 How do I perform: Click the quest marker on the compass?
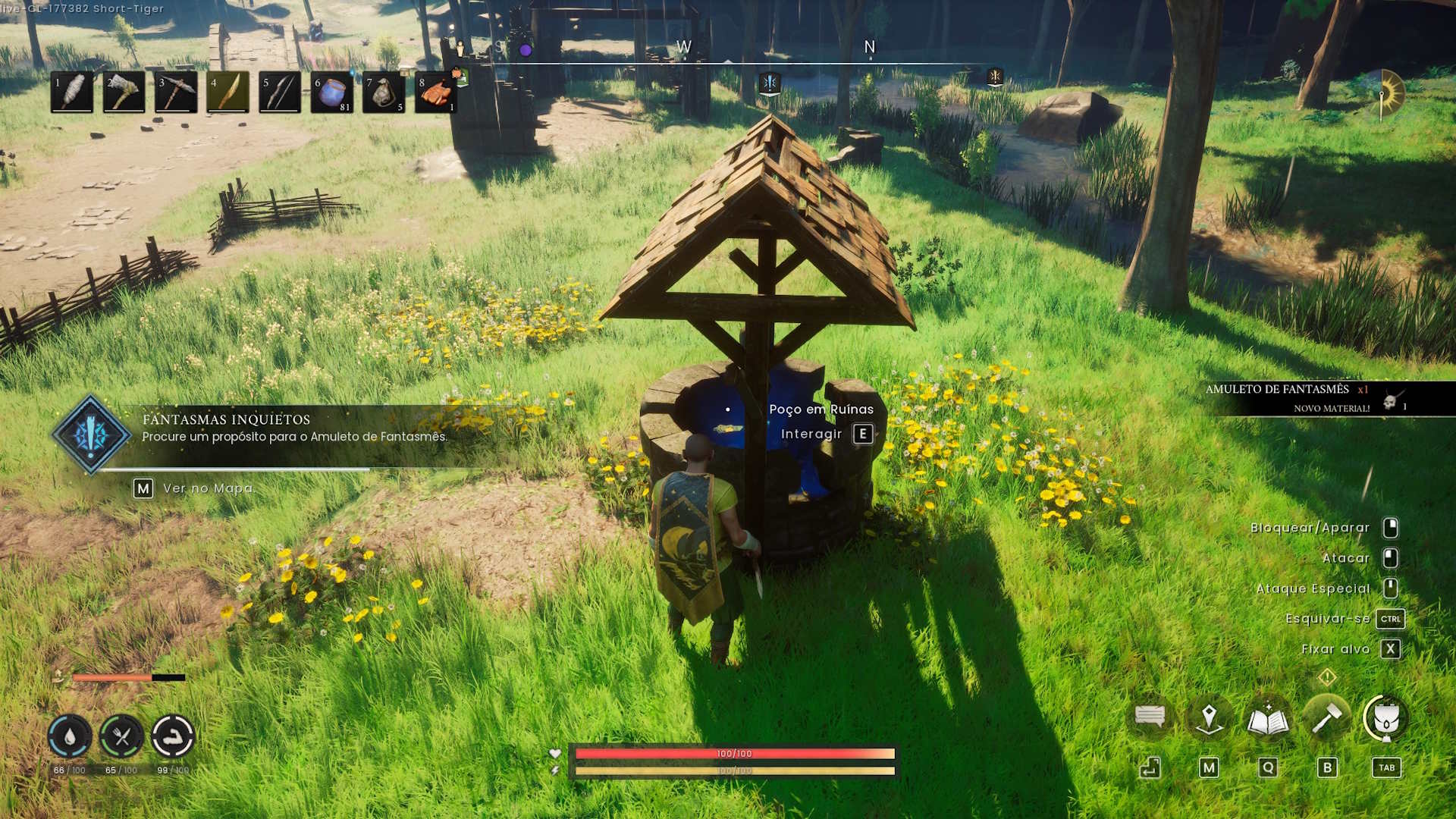[x=770, y=82]
